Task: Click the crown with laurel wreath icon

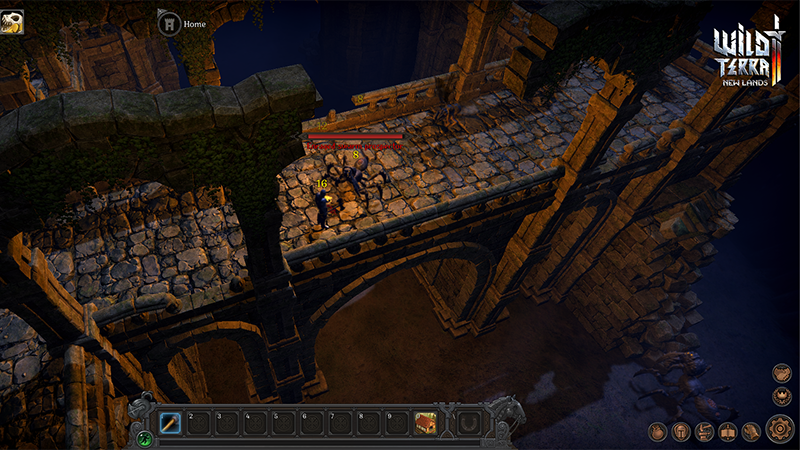Action: 780,396
